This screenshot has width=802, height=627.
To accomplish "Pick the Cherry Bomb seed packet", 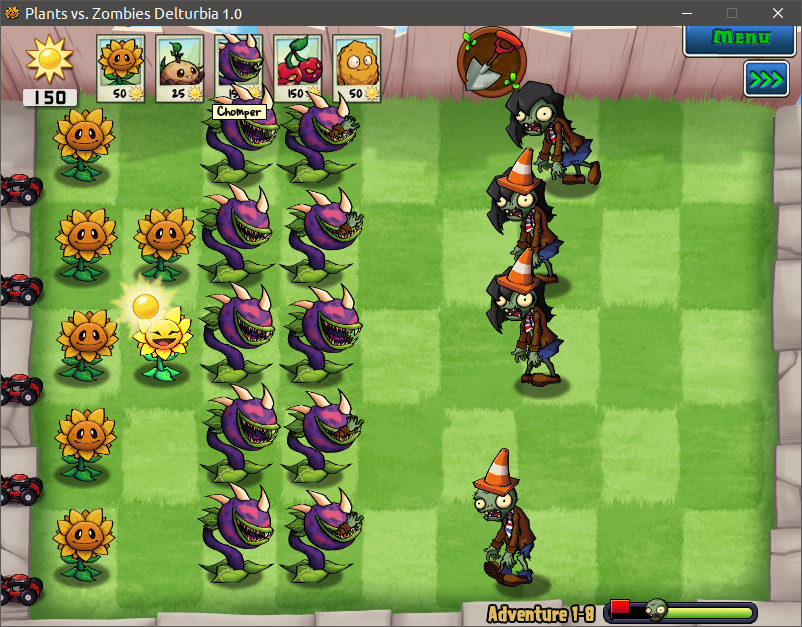I will coord(298,68).
